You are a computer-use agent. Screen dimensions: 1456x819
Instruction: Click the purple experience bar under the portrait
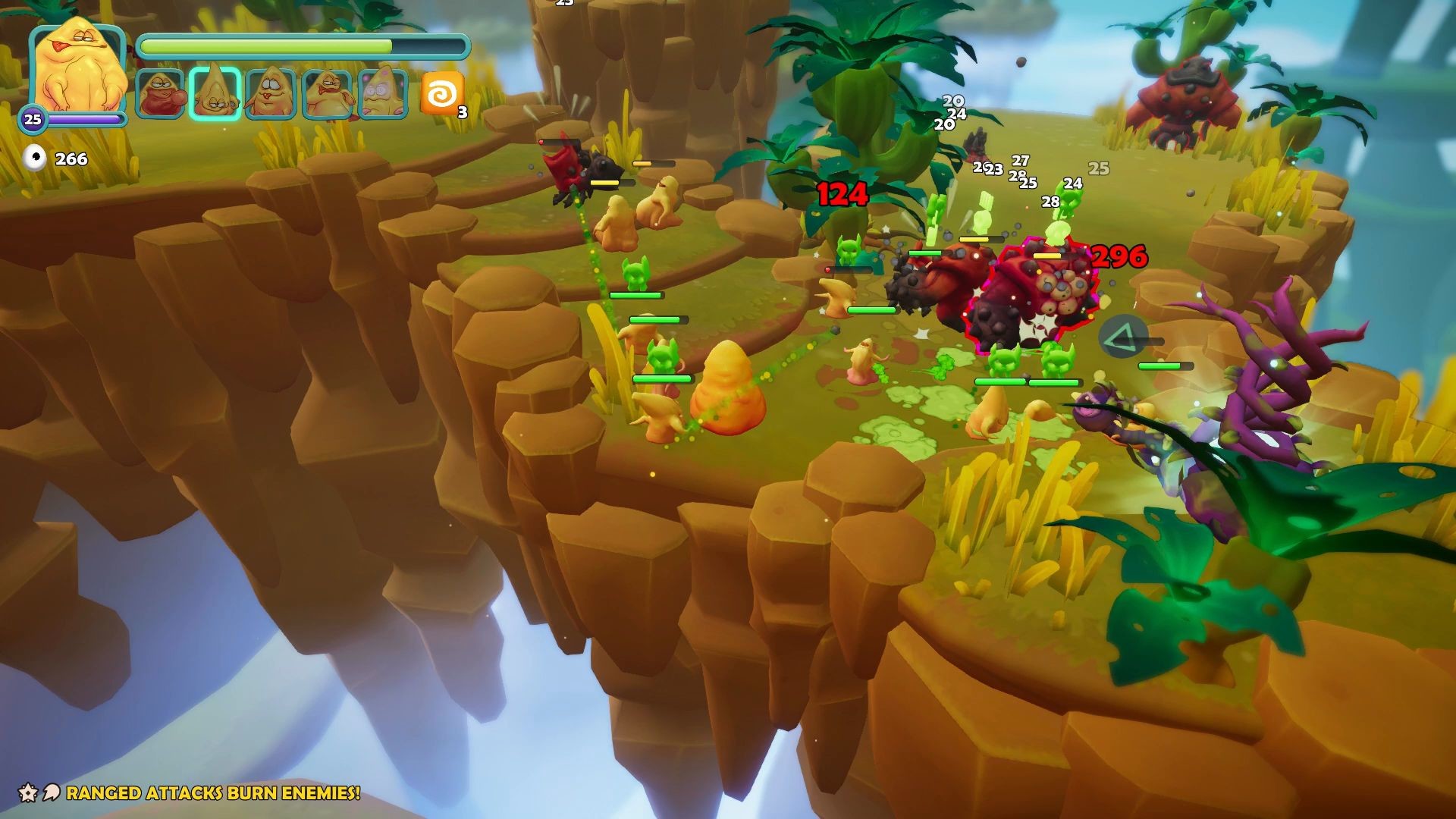point(87,118)
